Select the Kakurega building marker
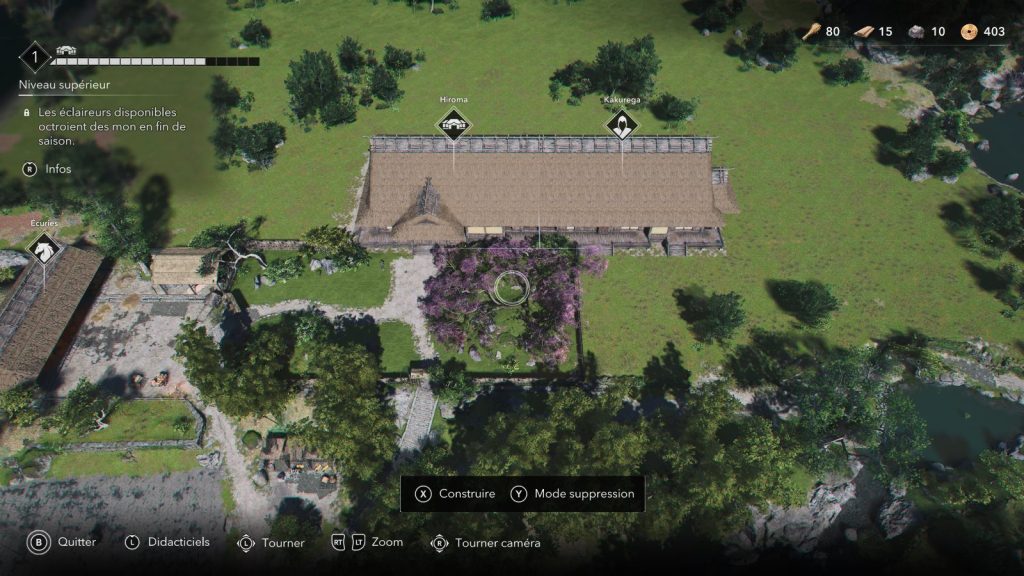This screenshot has height=576, width=1024. coord(621,125)
